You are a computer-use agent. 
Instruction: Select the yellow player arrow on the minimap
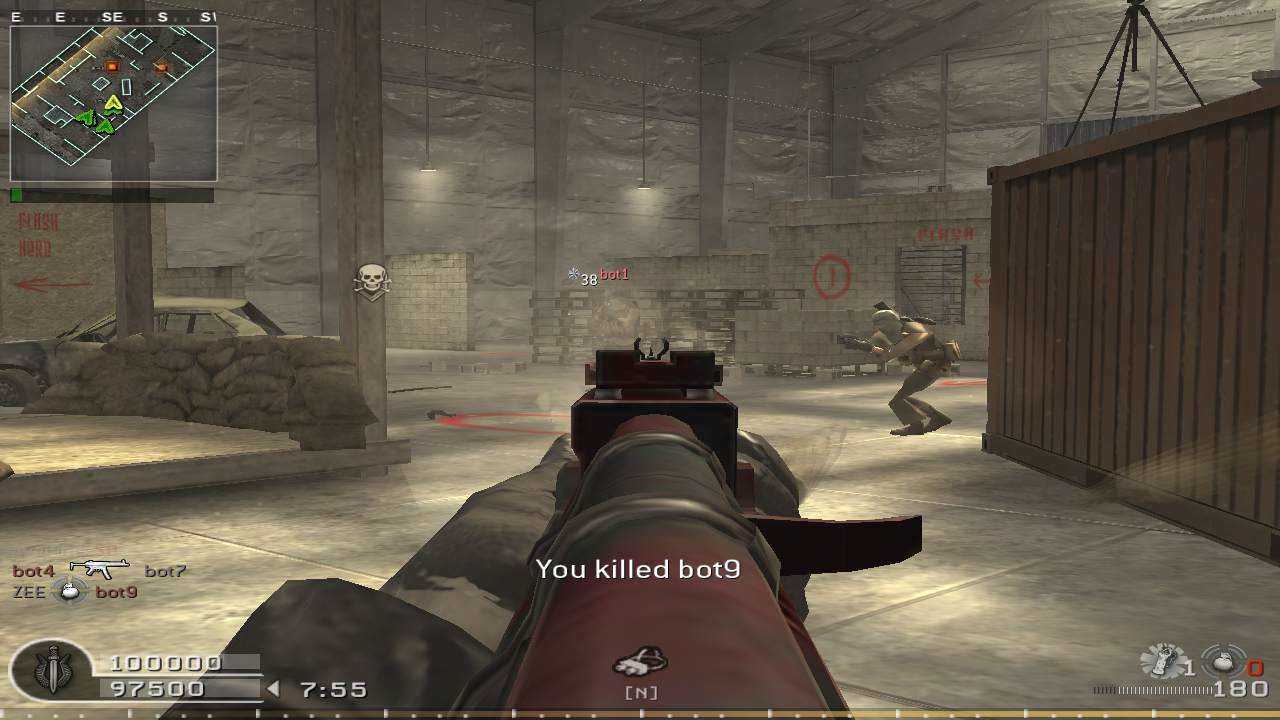tap(113, 103)
